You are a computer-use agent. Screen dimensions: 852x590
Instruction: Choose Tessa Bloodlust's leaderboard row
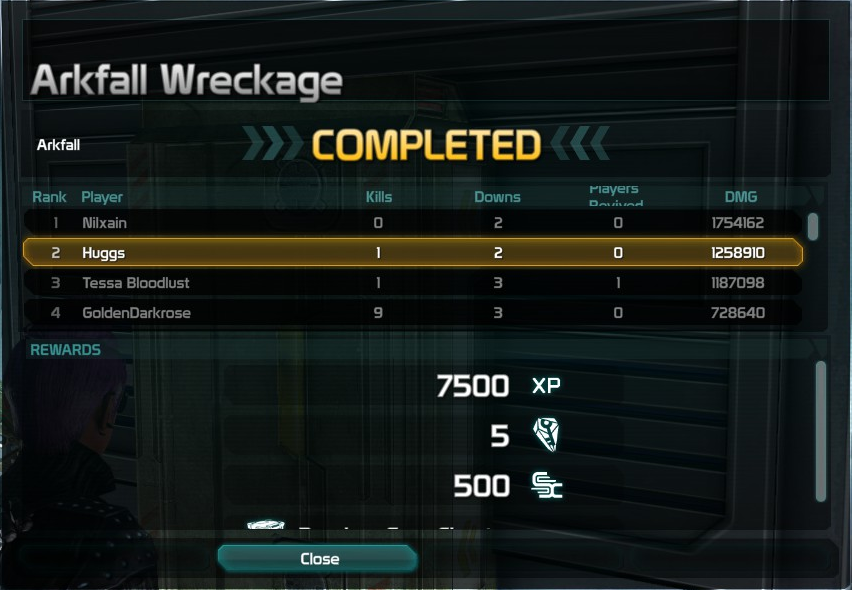[412, 283]
